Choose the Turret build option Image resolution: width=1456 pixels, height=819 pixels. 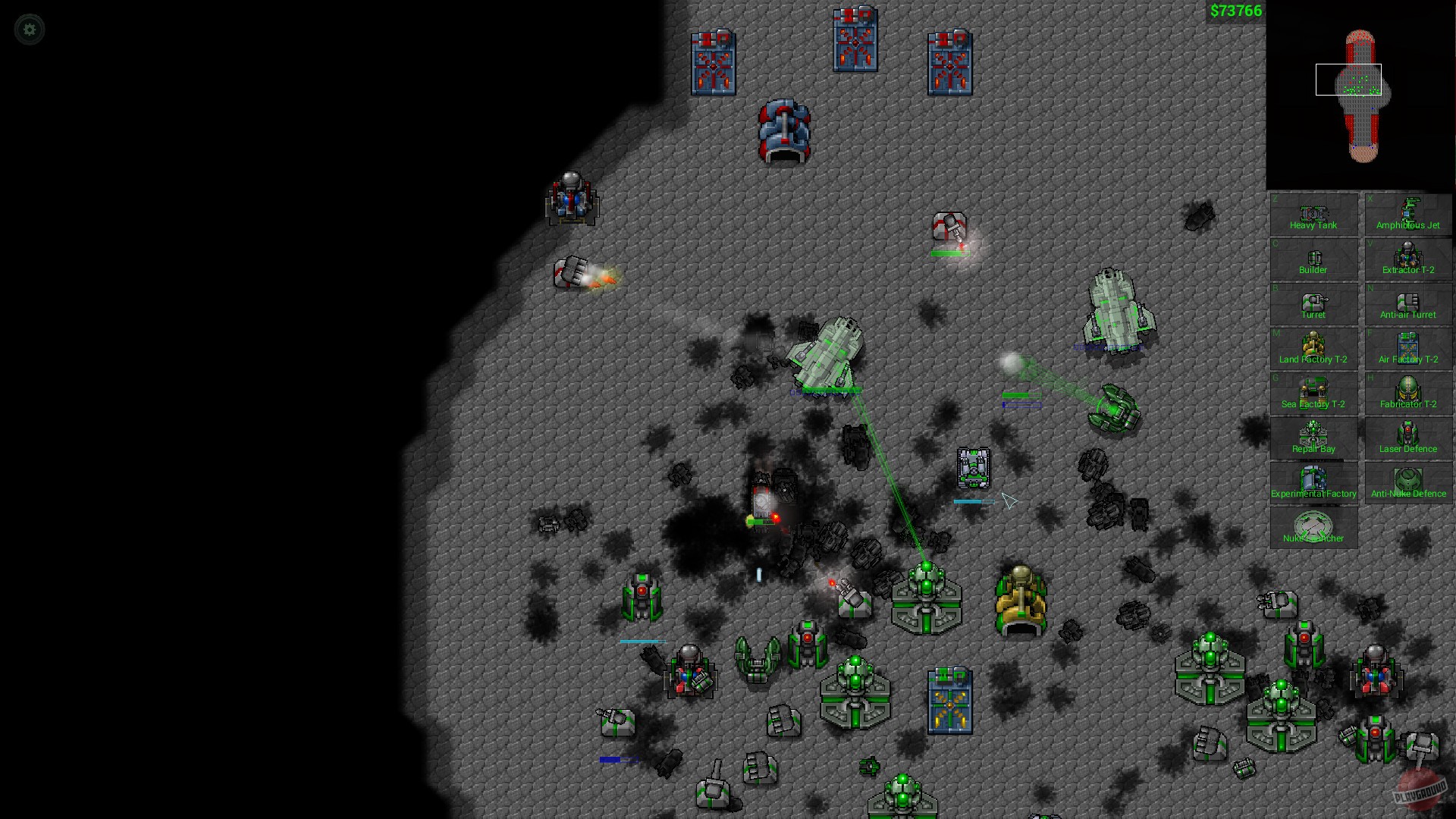[x=1313, y=304]
